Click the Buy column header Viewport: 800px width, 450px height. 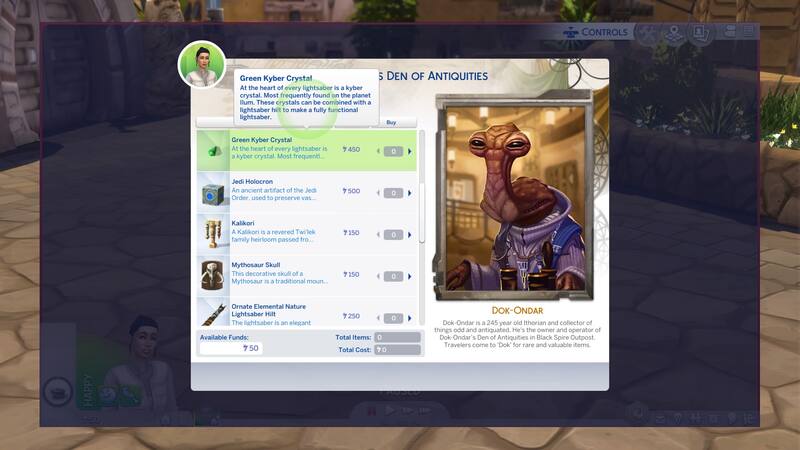point(392,122)
